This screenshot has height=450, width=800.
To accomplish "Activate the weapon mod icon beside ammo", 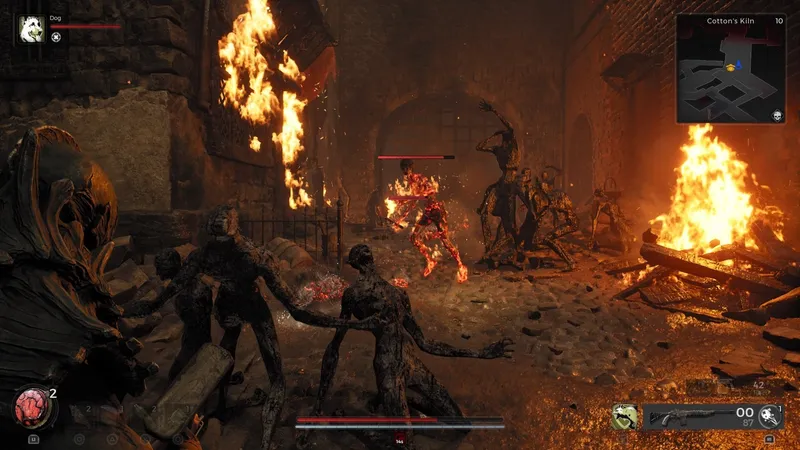I will tap(769, 416).
